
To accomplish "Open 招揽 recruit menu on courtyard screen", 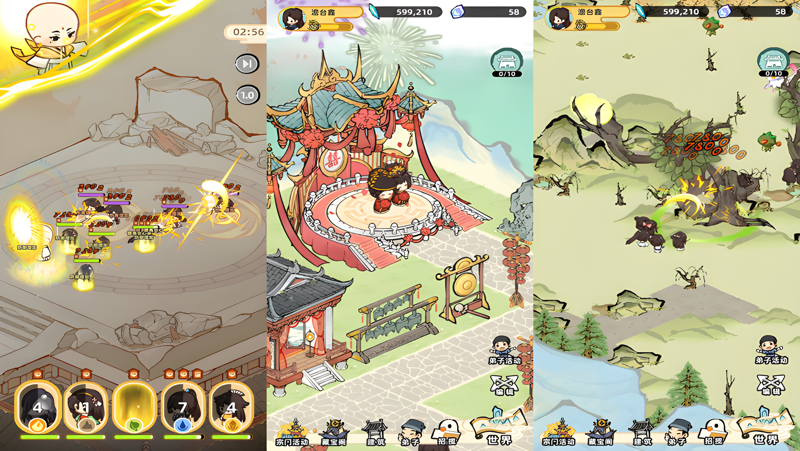I will [447, 432].
